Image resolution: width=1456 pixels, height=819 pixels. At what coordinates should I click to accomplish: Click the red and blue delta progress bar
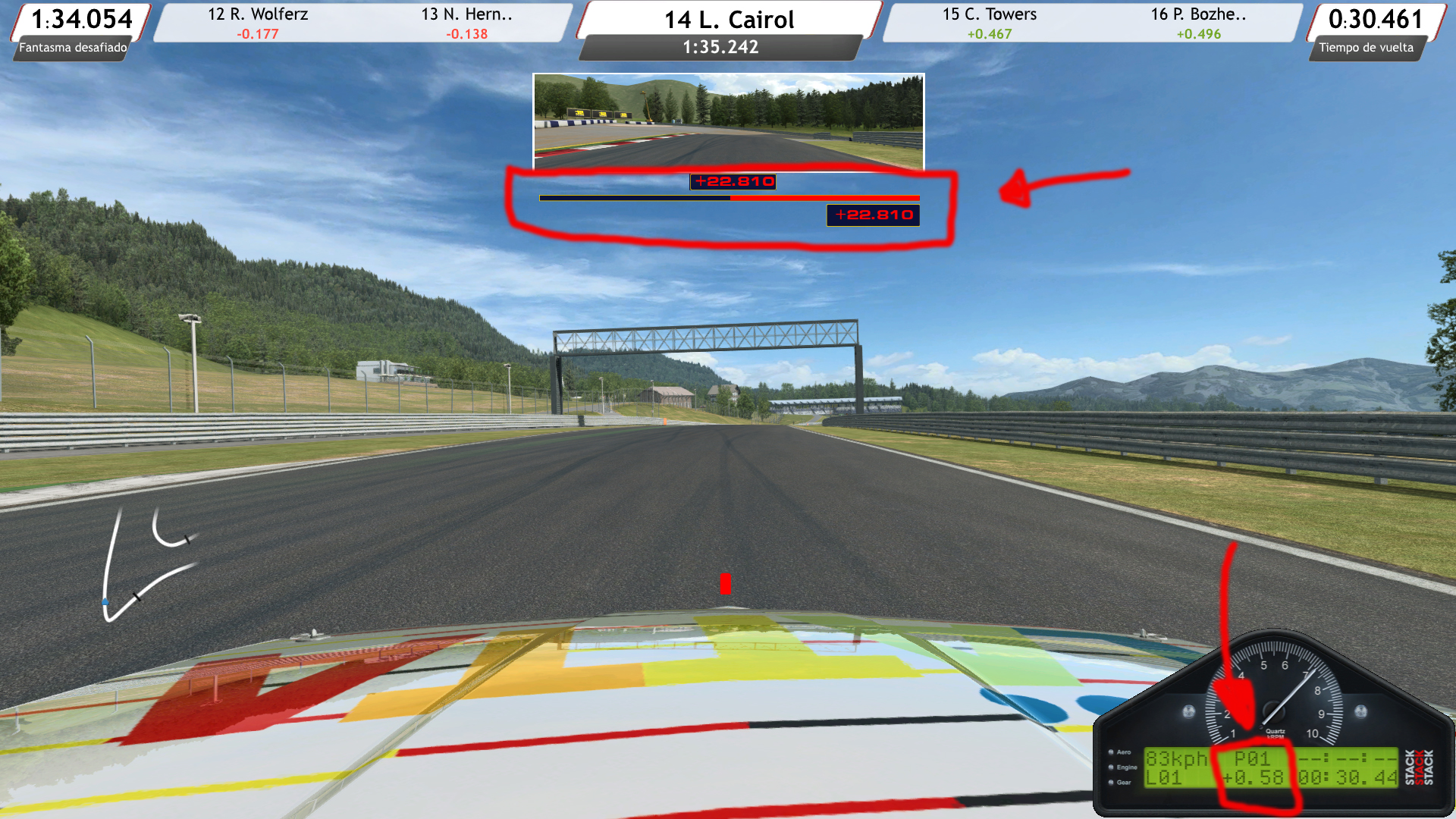point(729,199)
